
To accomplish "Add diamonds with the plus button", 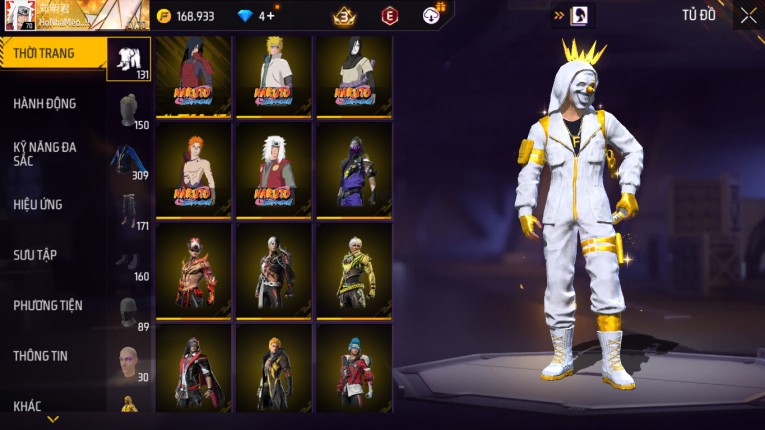I will 271,16.
